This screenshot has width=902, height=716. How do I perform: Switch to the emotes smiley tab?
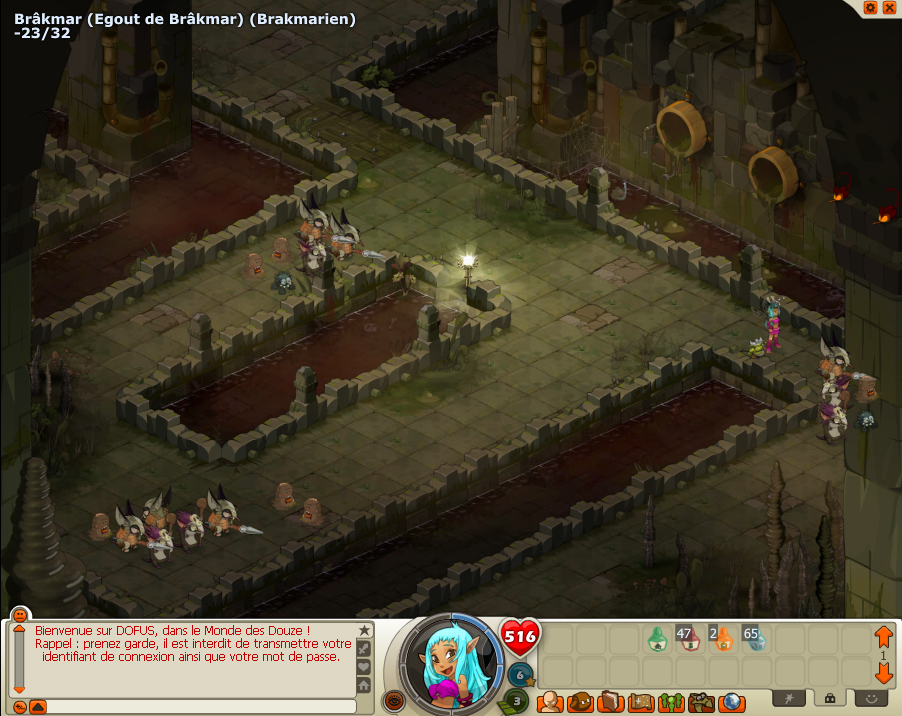[x=871, y=697]
